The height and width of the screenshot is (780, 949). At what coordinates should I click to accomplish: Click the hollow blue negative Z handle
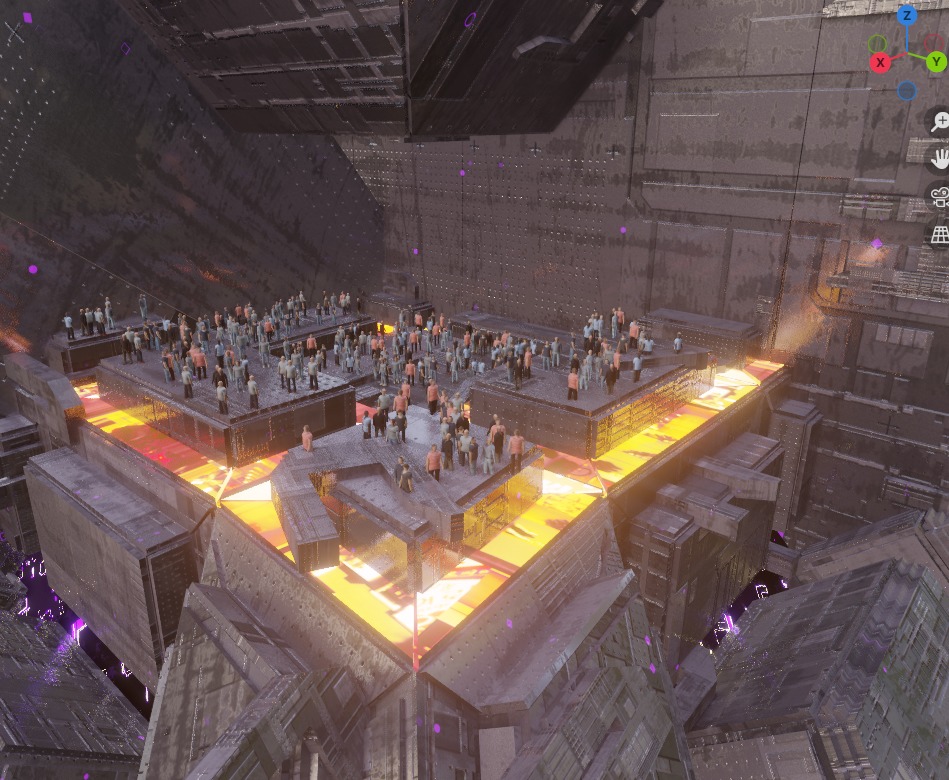[x=906, y=91]
